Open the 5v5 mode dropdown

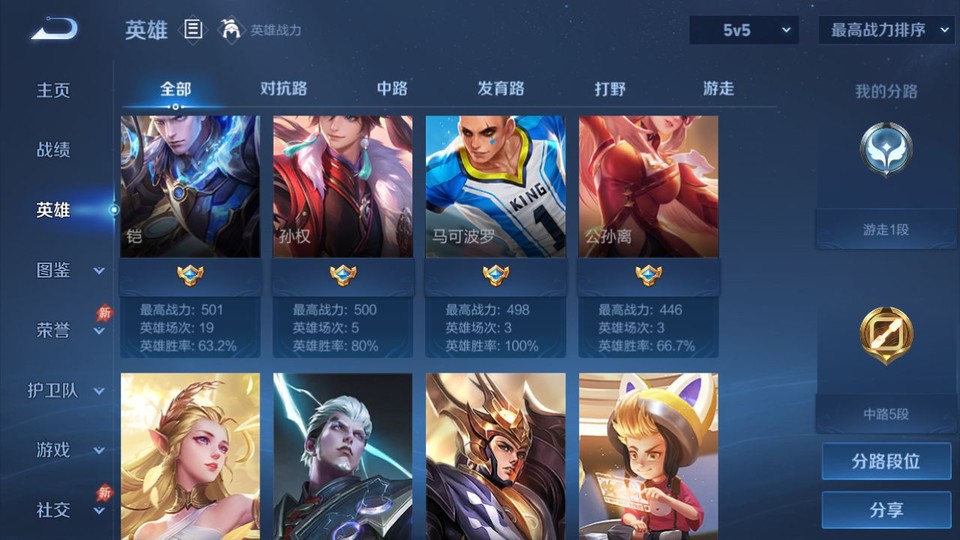744,30
